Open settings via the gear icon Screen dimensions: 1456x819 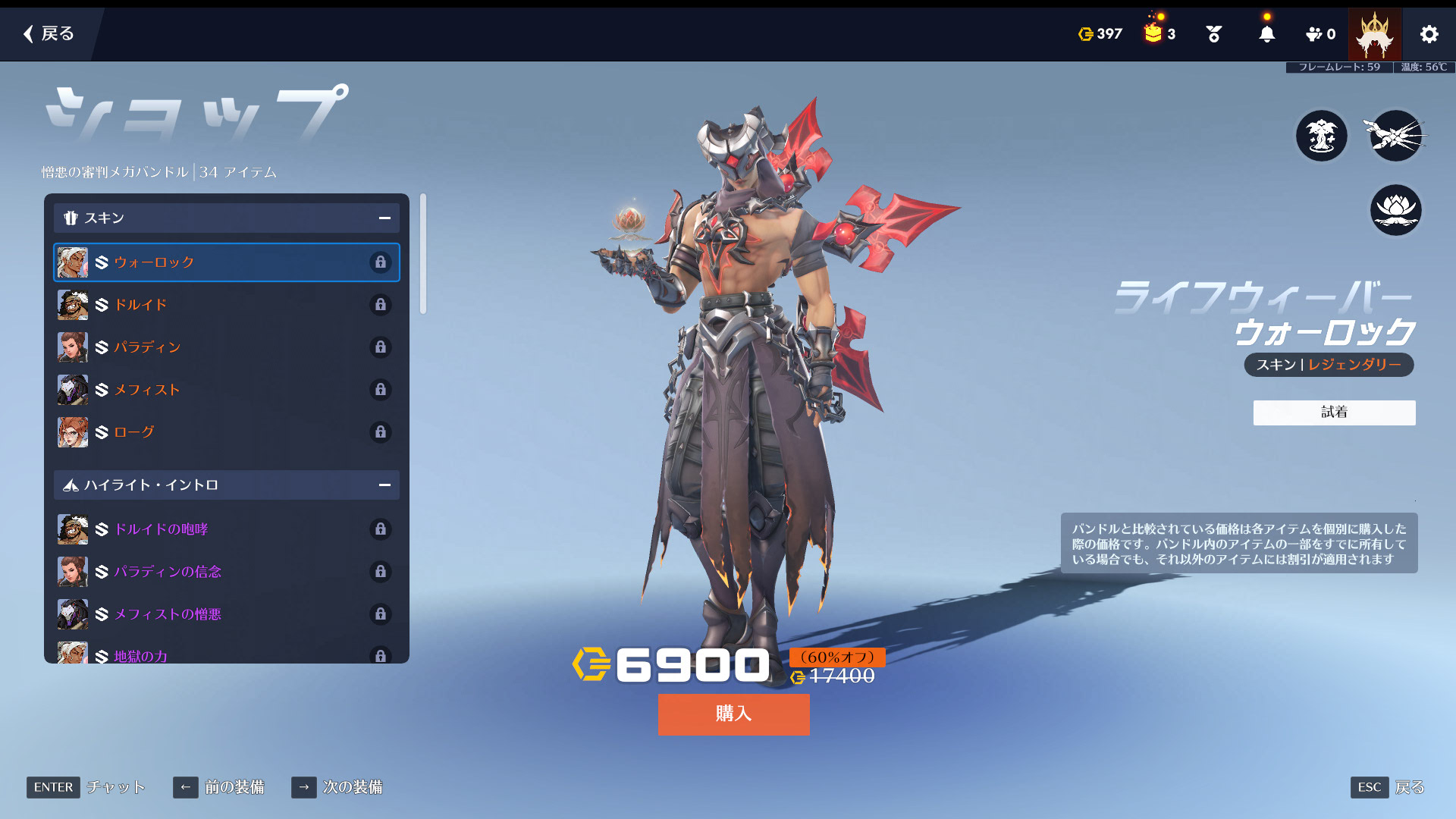(1429, 34)
